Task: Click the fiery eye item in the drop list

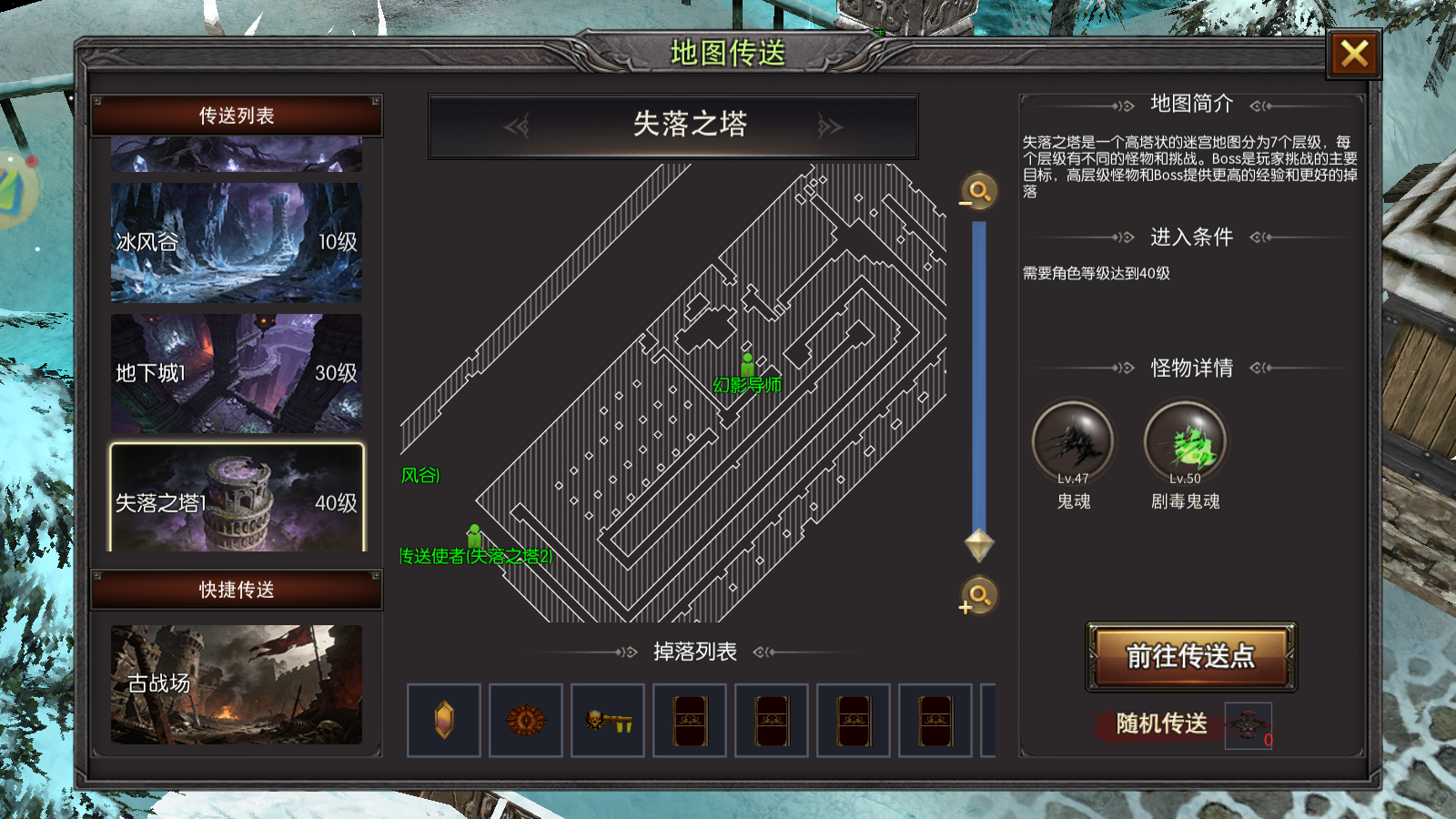Action: [x=526, y=719]
